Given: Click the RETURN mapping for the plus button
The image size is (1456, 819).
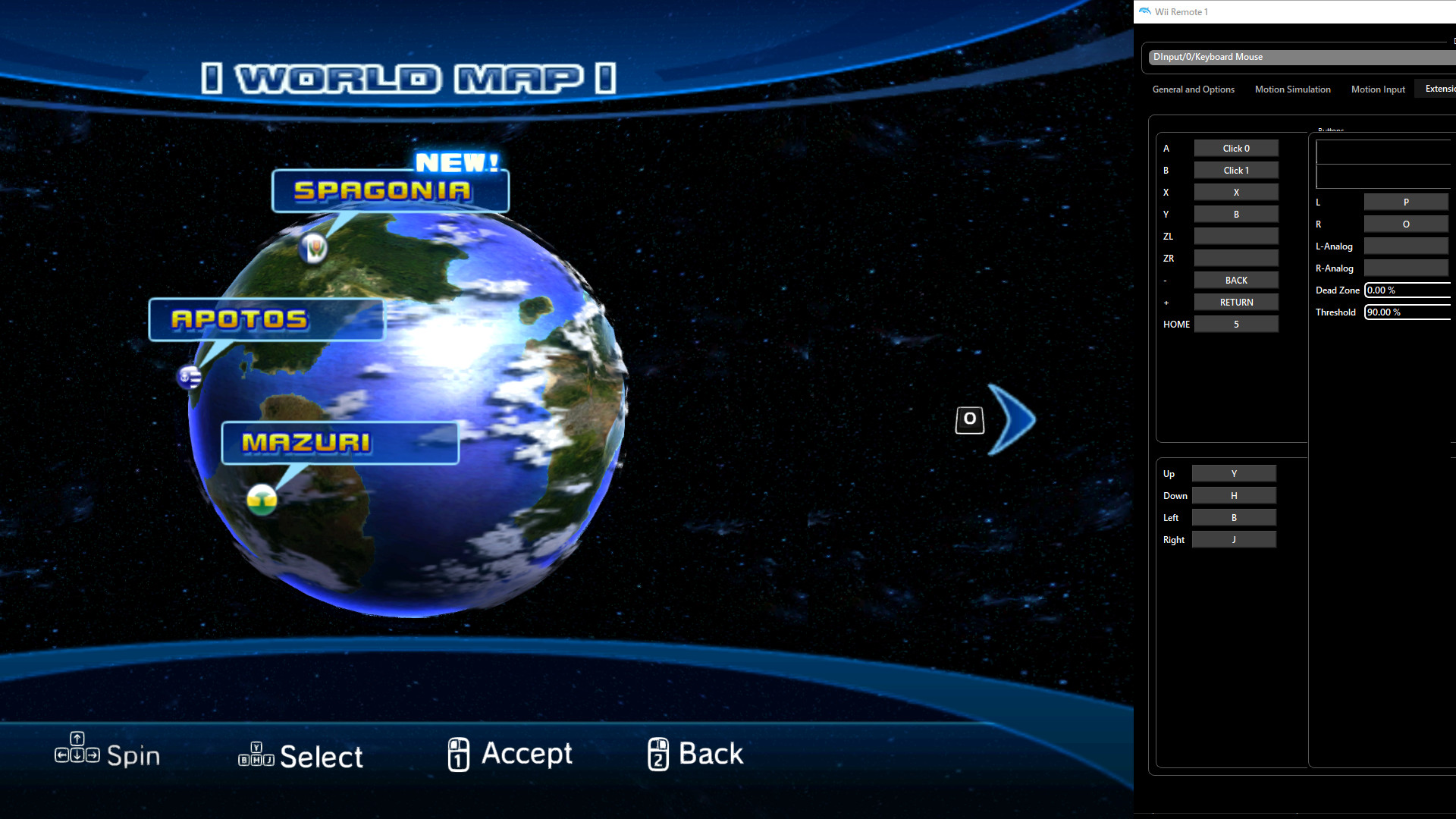Looking at the screenshot, I should (x=1235, y=302).
